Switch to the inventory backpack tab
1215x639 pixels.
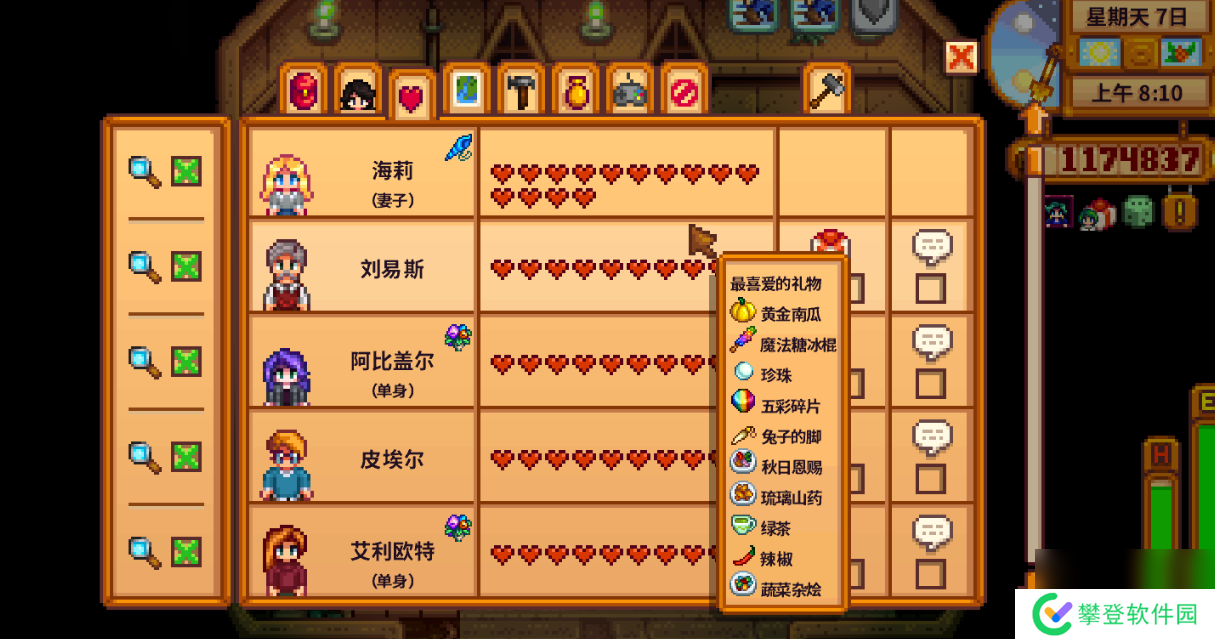[x=303, y=93]
